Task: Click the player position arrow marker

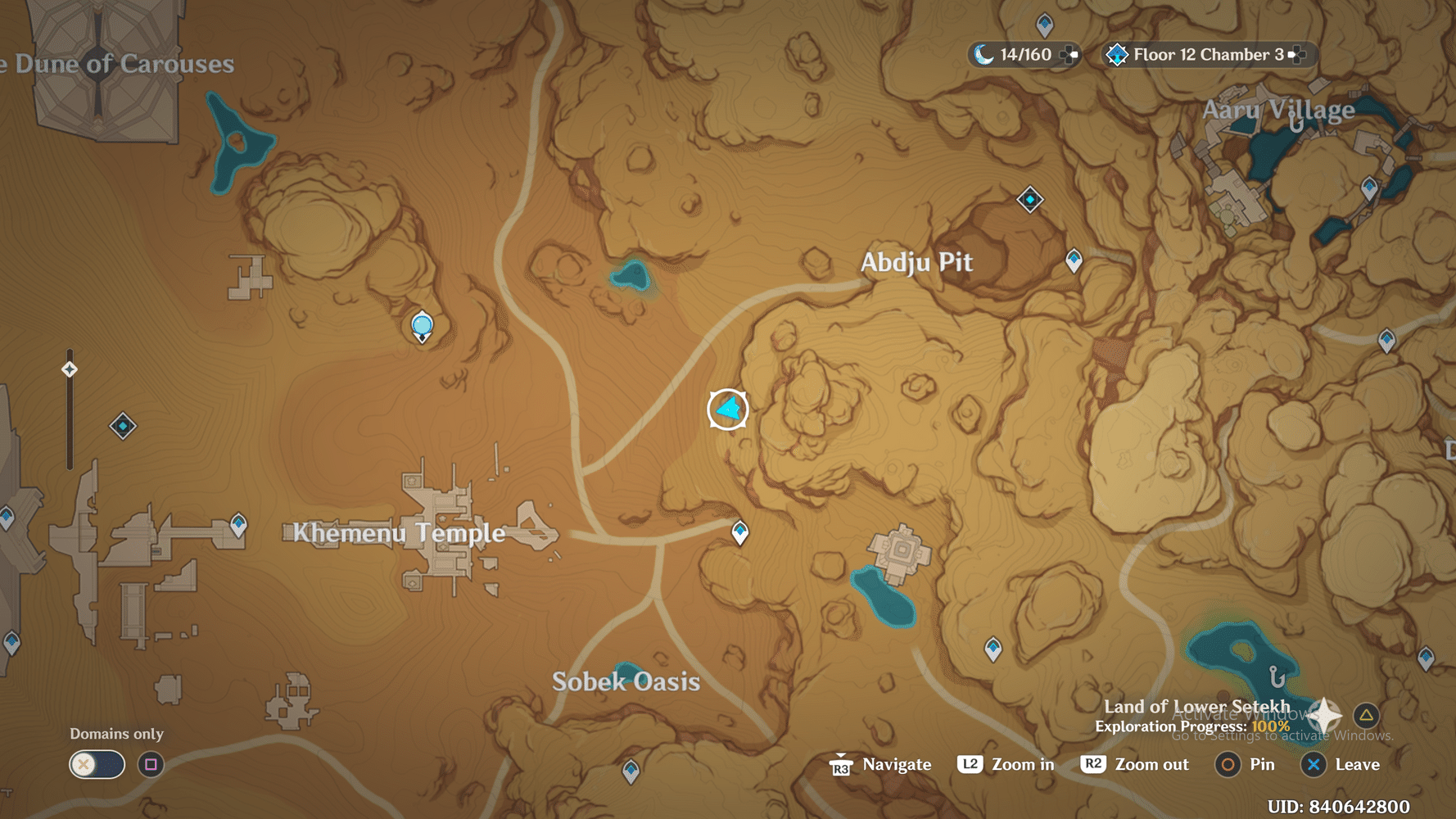Action: point(727,408)
